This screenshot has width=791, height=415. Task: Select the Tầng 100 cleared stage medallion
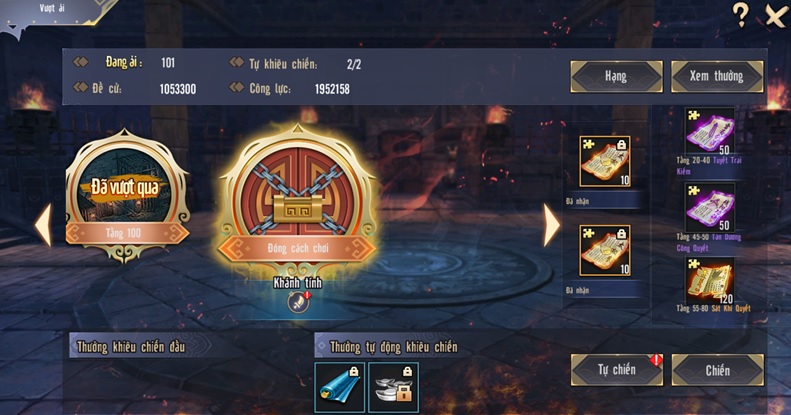[x=126, y=195]
